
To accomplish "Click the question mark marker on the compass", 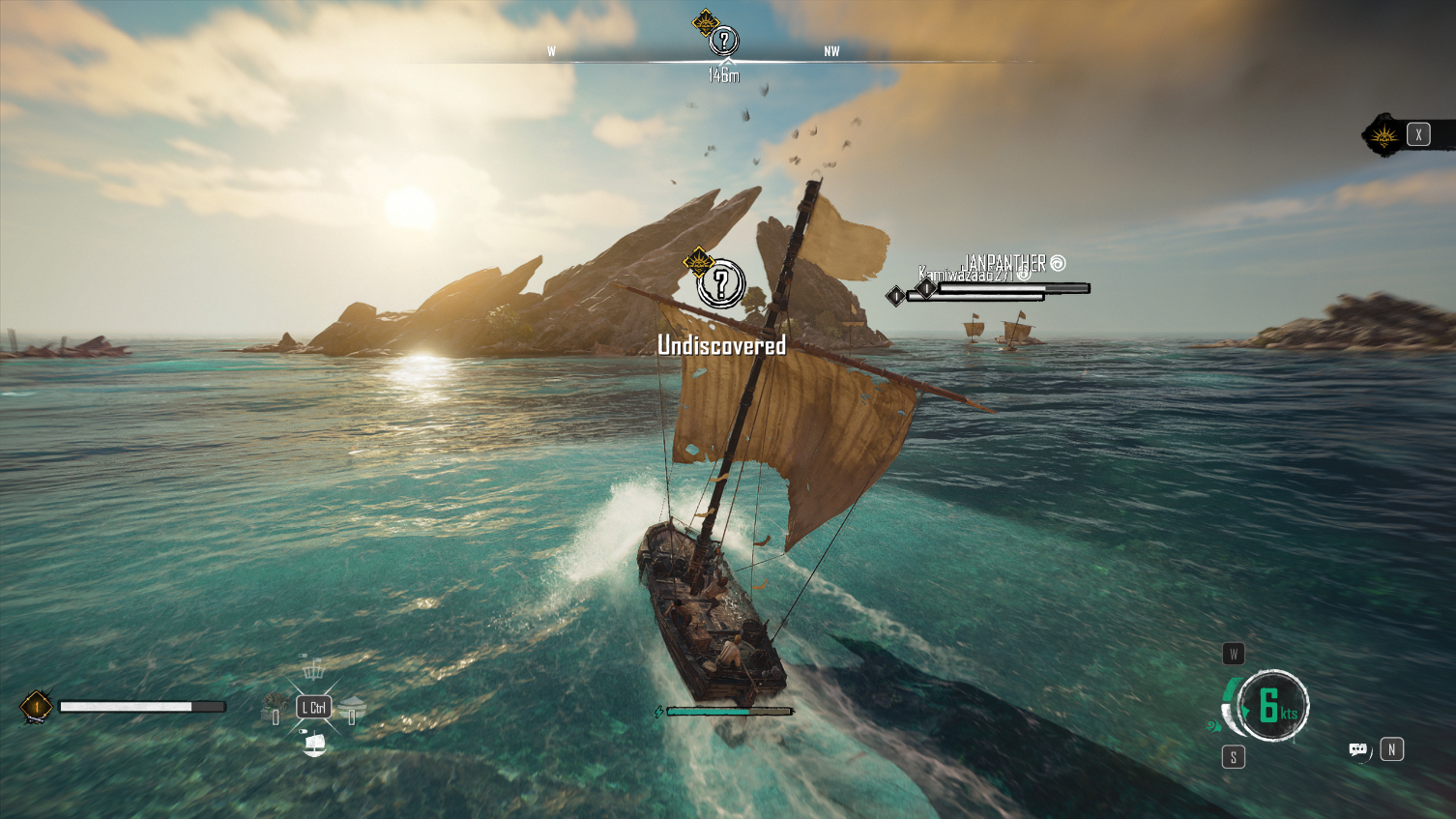I will (723, 41).
